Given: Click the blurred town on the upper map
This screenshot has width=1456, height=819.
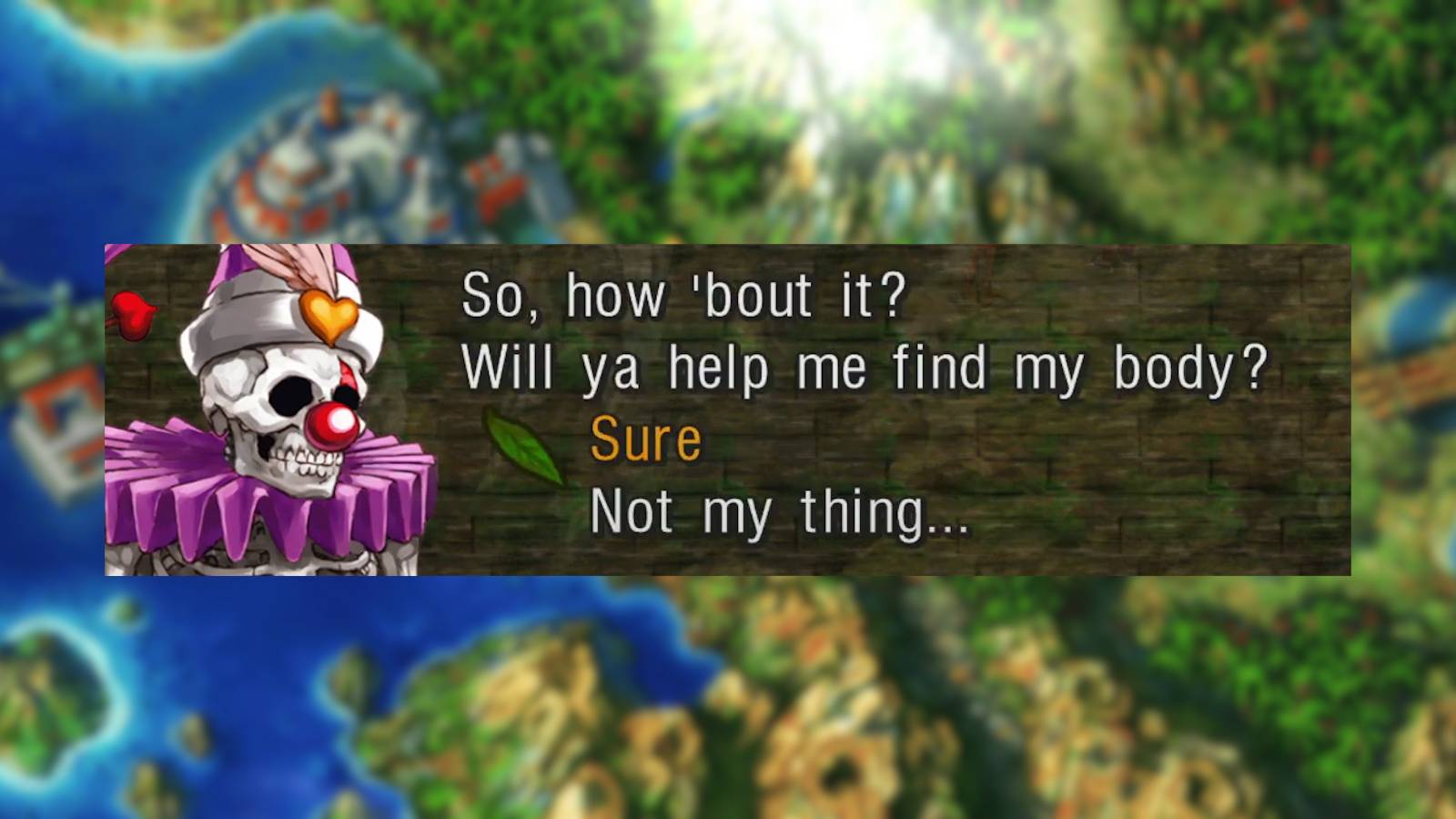Looking at the screenshot, I should pyautogui.click(x=318, y=164).
